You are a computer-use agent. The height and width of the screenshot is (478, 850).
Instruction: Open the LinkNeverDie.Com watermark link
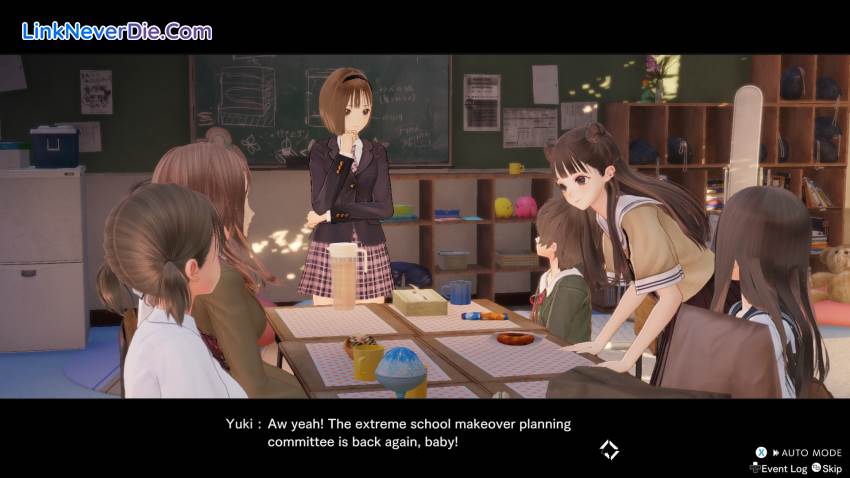[117, 31]
